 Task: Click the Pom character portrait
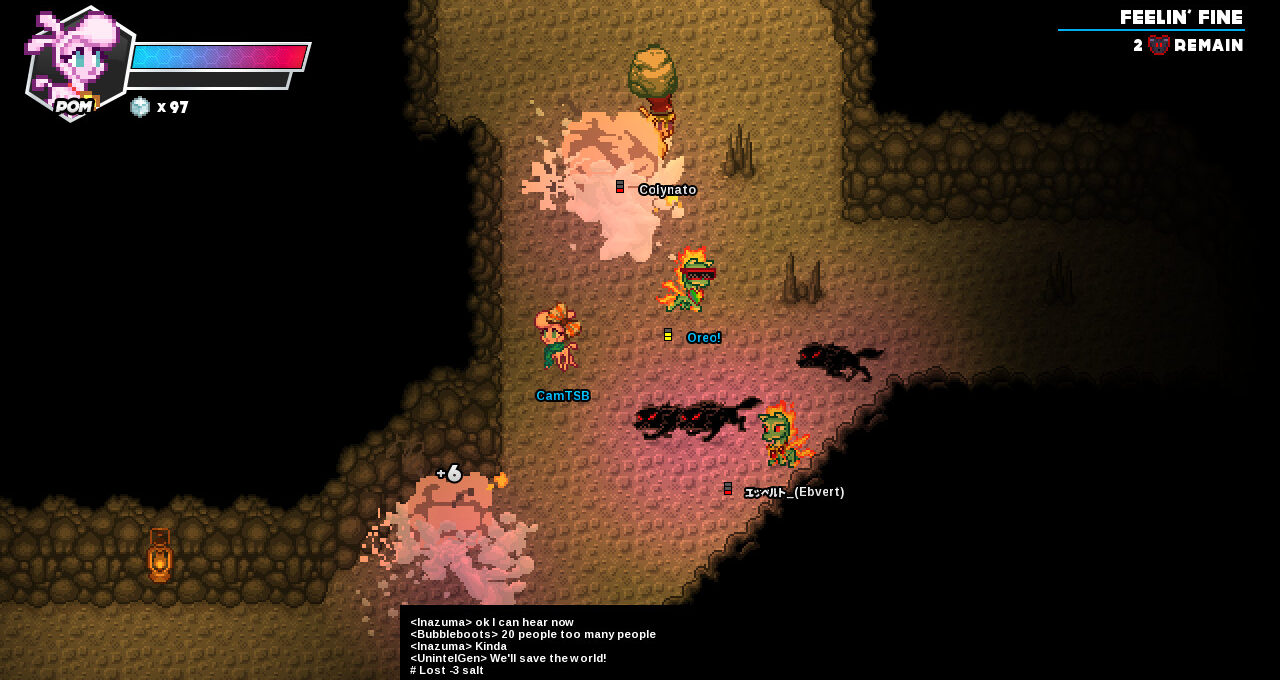(x=78, y=62)
